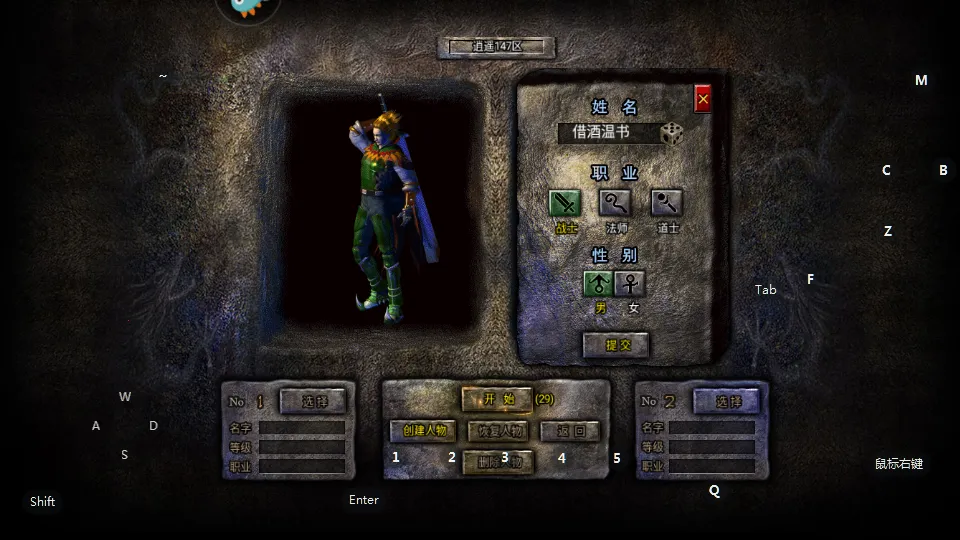
Task: Select the male (男) gender icon
Action: 598,284
